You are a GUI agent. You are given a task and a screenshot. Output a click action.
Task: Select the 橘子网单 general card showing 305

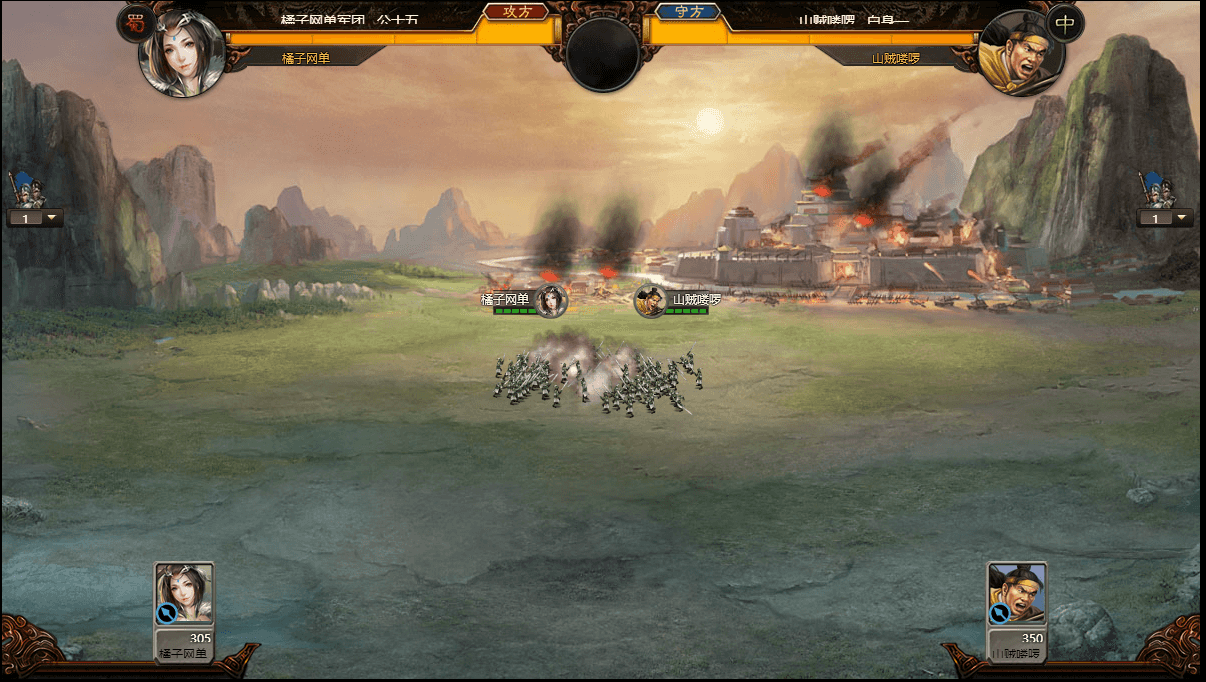click(184, 610)
